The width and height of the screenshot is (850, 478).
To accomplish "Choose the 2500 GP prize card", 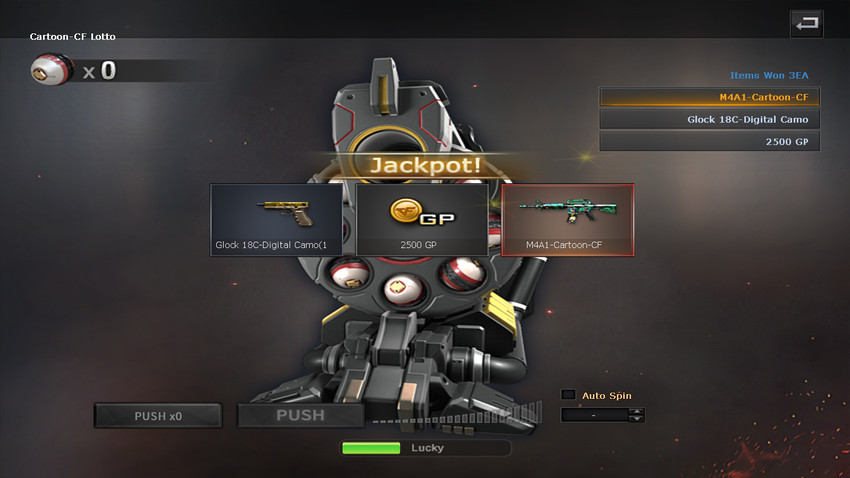I will pos(422,220).
